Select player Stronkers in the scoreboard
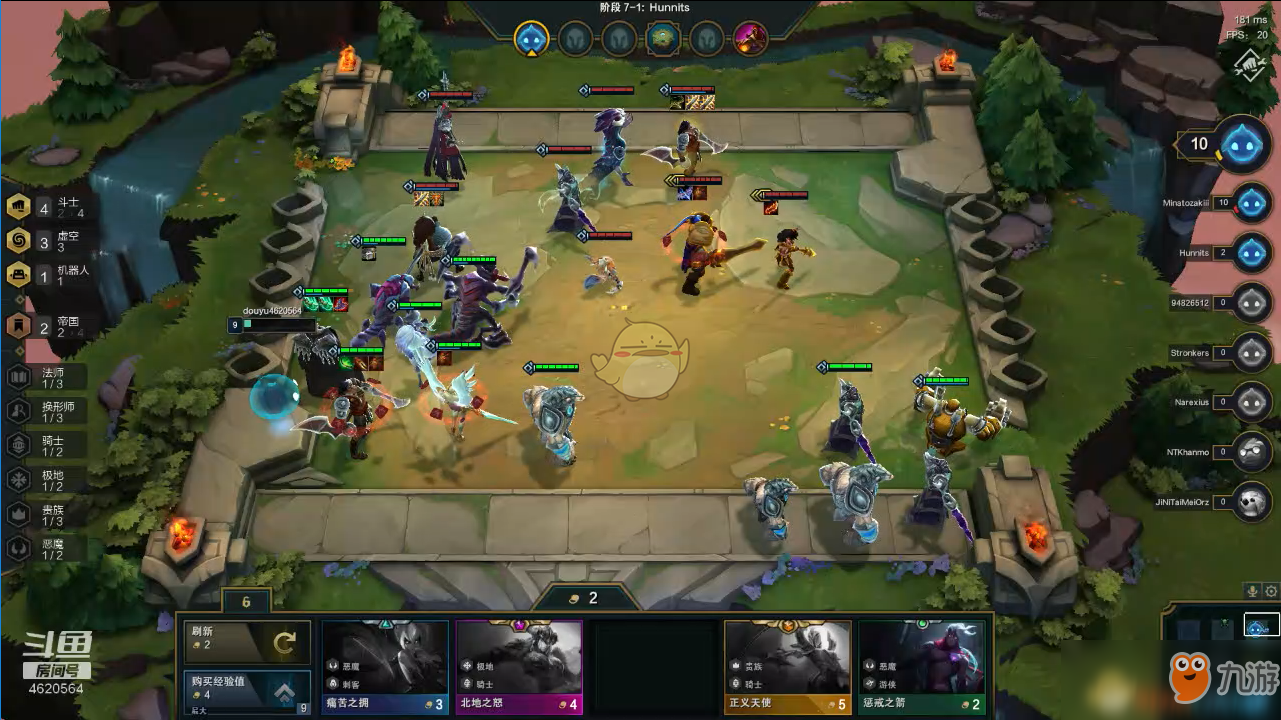Viewport: 1281px width, 720px height. [x=1251, y=353]
